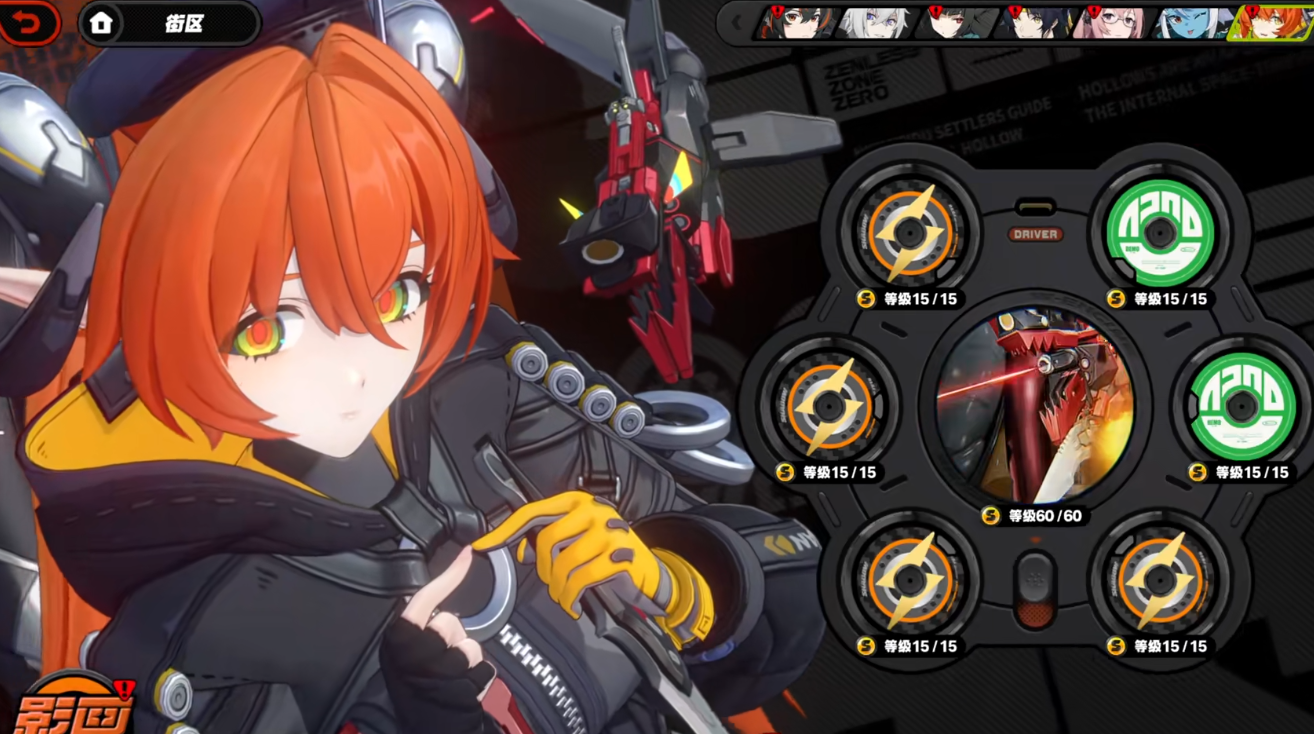Screen dimensions: 1314x734
Task: Open the central W-Engine weapon slot
Action: [x=1034, y=405]
